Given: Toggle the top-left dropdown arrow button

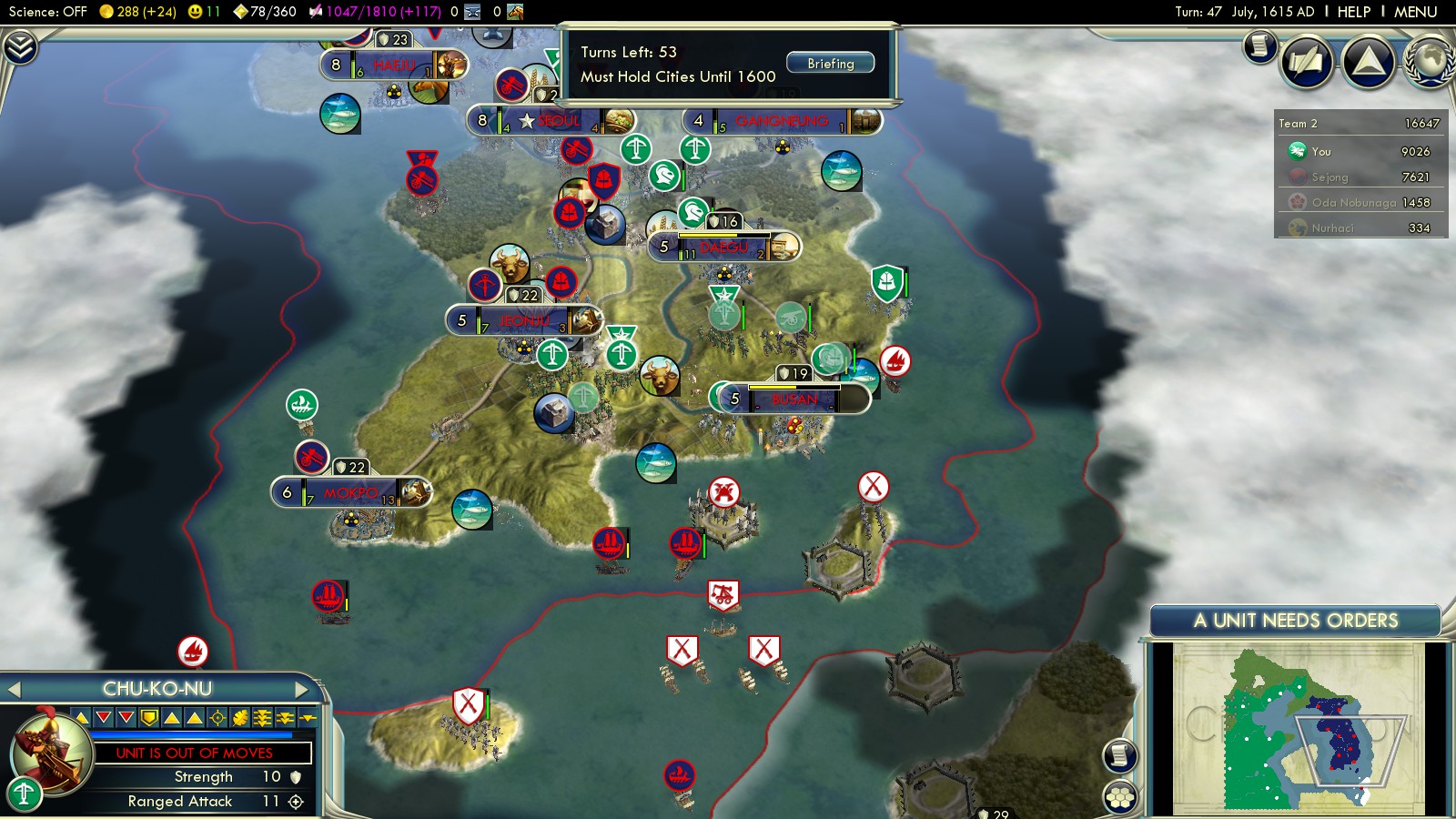Looking at the screenshot, I should [20, 47].
